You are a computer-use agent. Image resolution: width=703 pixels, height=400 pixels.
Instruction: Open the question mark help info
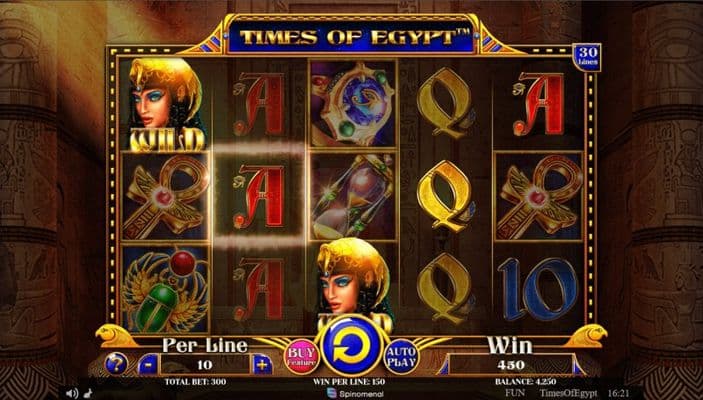pyautogui.click(x=116, y=364)
